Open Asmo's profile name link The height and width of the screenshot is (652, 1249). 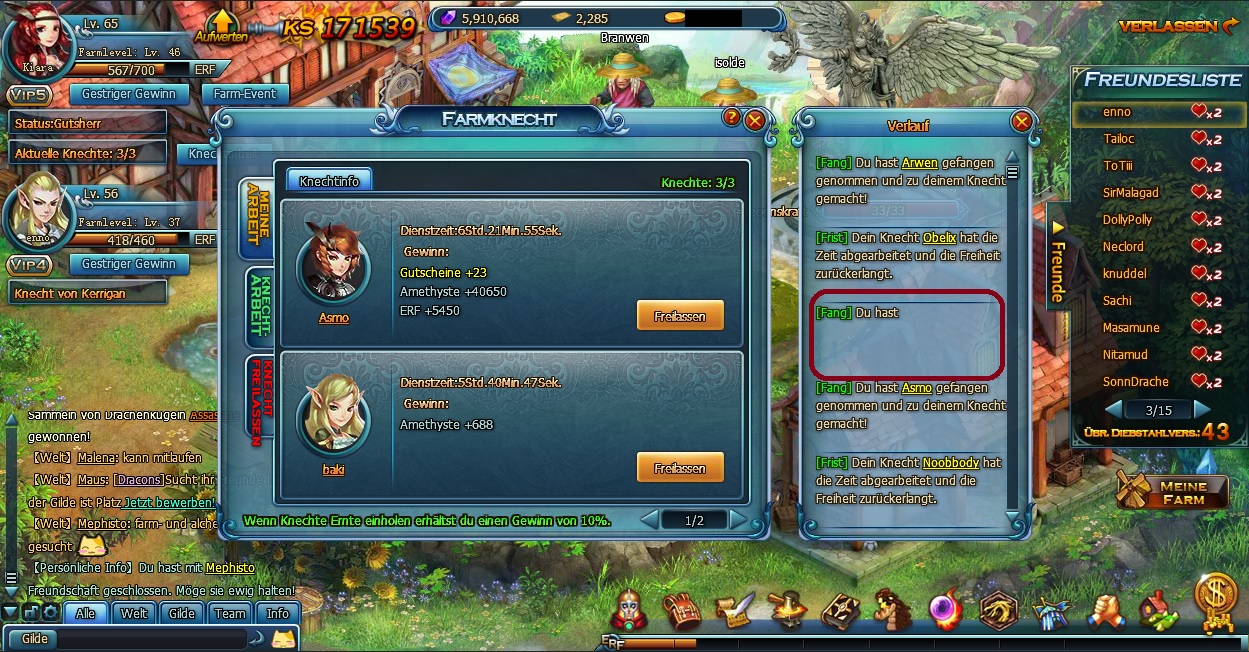[x=333, y=318]
